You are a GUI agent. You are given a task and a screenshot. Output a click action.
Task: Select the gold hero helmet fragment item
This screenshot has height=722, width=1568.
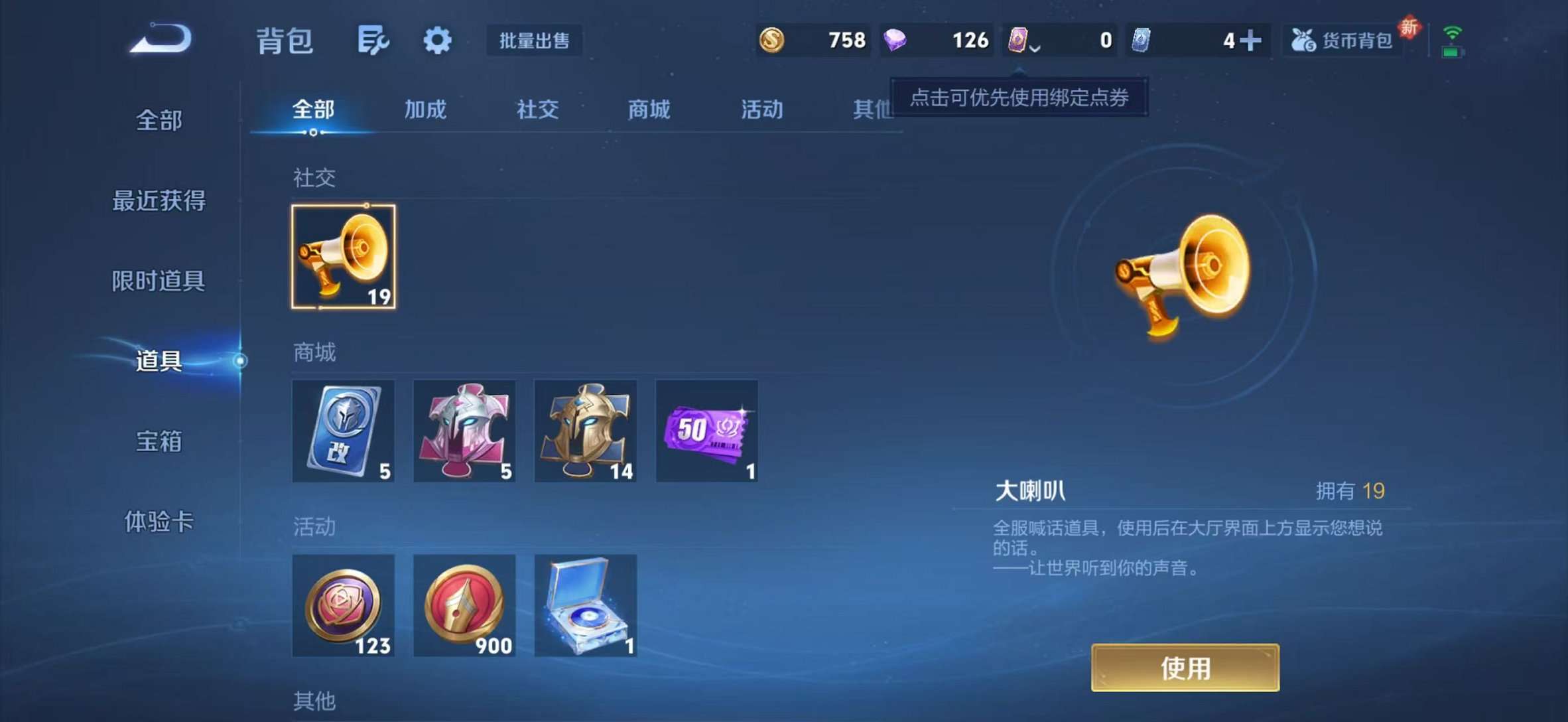[585, 431]
